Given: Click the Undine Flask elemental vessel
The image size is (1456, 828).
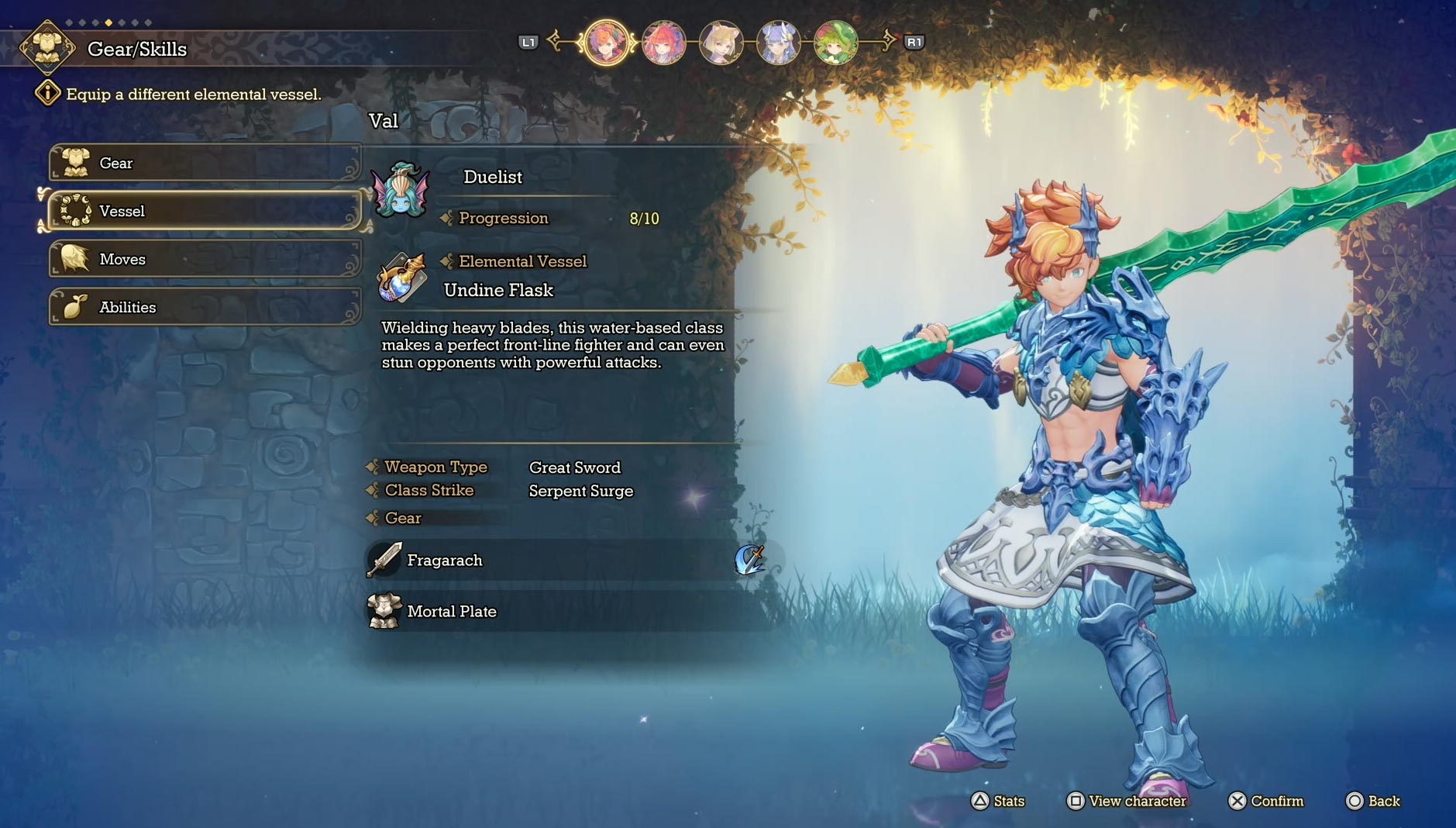Looking at the screenshot, I should (498, 290).
